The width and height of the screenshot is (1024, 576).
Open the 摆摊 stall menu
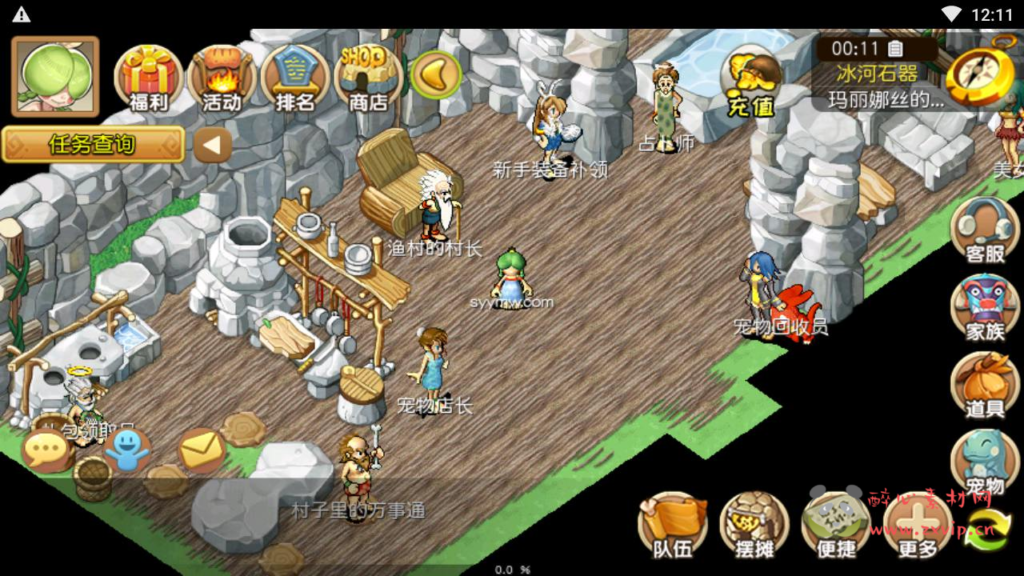pyautogui.click(x=754, y=525)
